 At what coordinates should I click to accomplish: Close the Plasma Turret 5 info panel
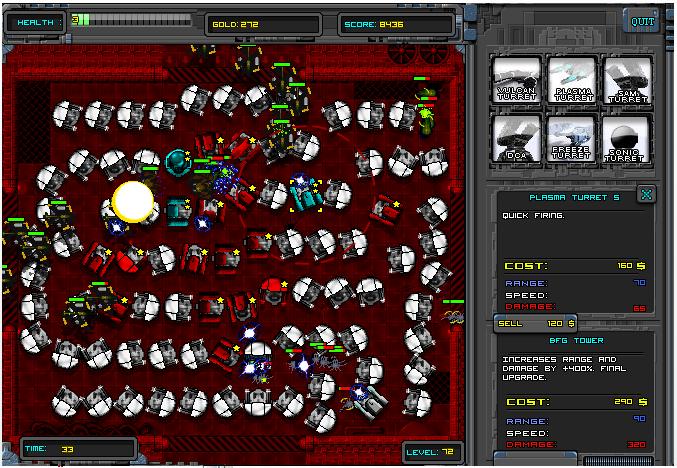[646, 194]
